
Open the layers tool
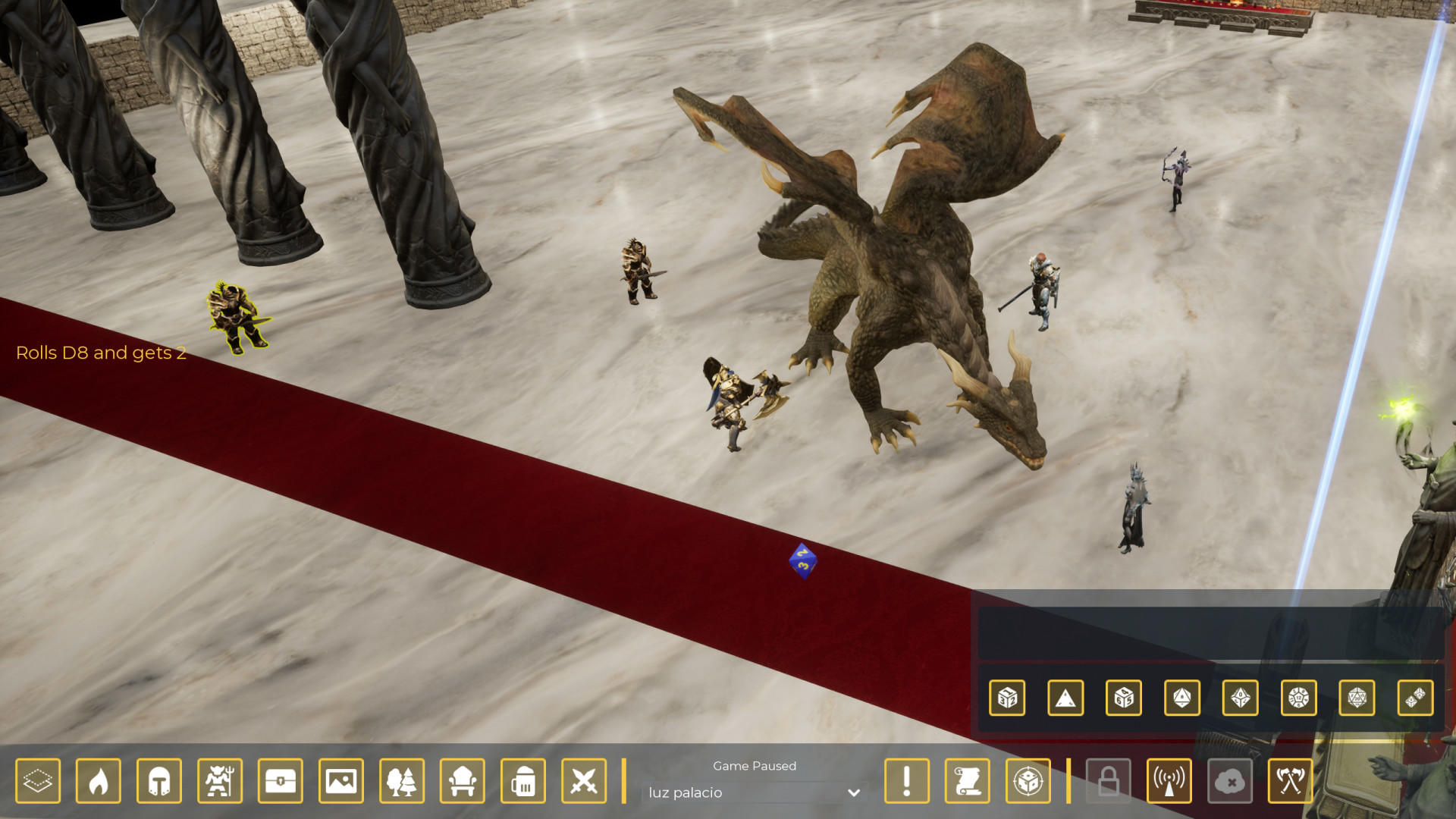38,780
